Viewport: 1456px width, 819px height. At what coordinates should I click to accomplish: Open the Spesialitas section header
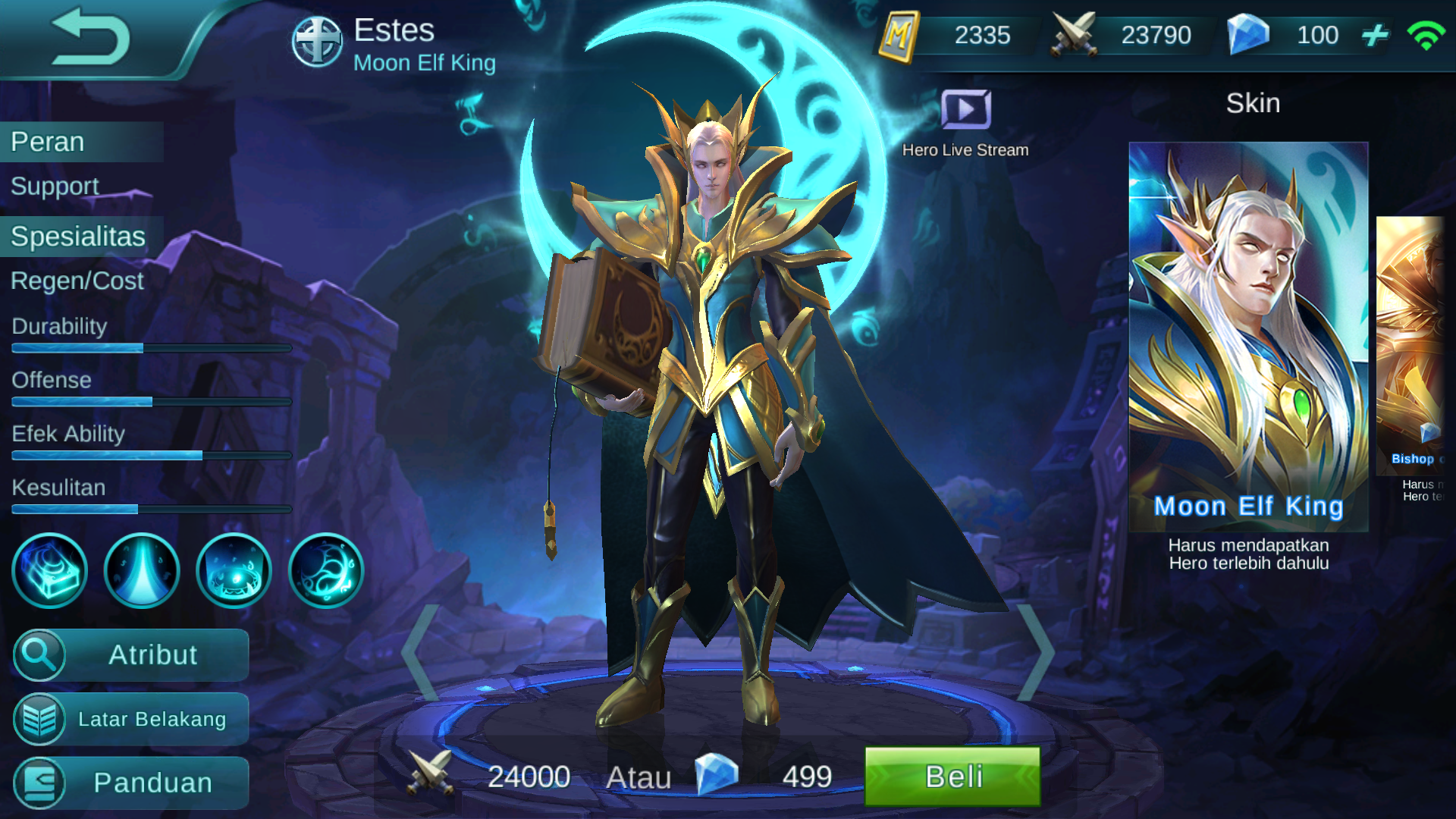76,237
